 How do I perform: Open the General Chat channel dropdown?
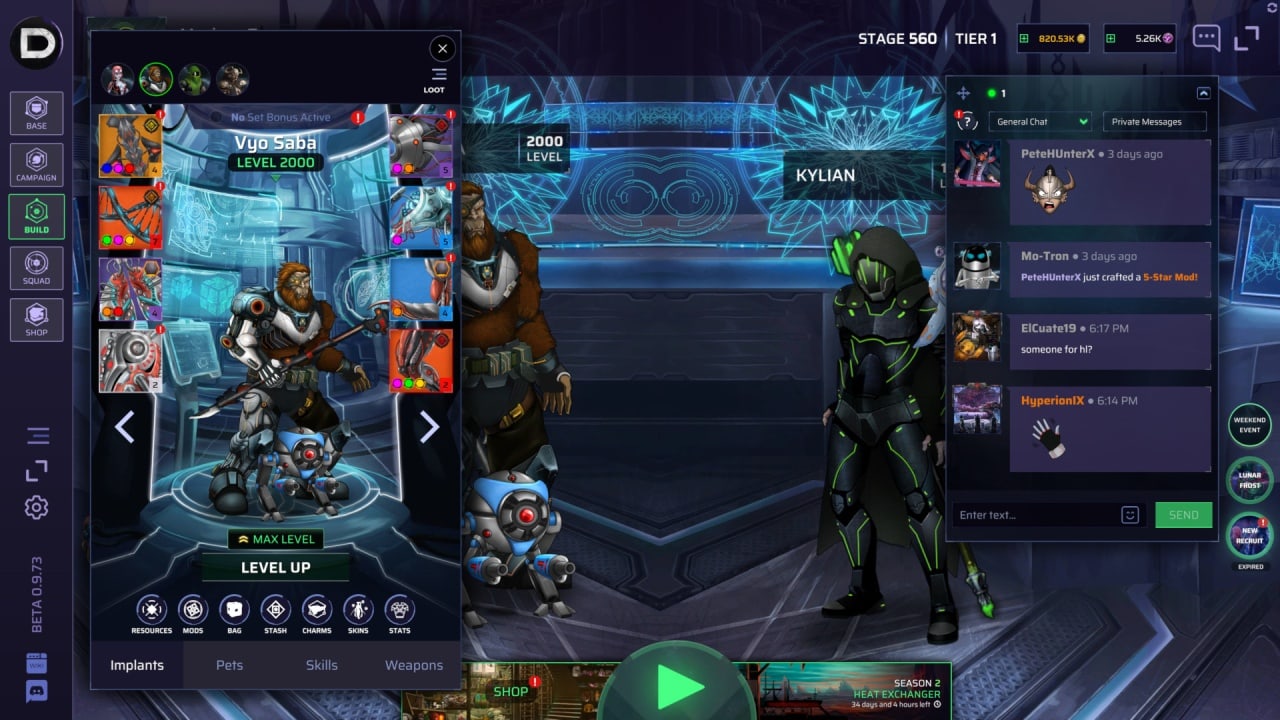click(1040, 122)
